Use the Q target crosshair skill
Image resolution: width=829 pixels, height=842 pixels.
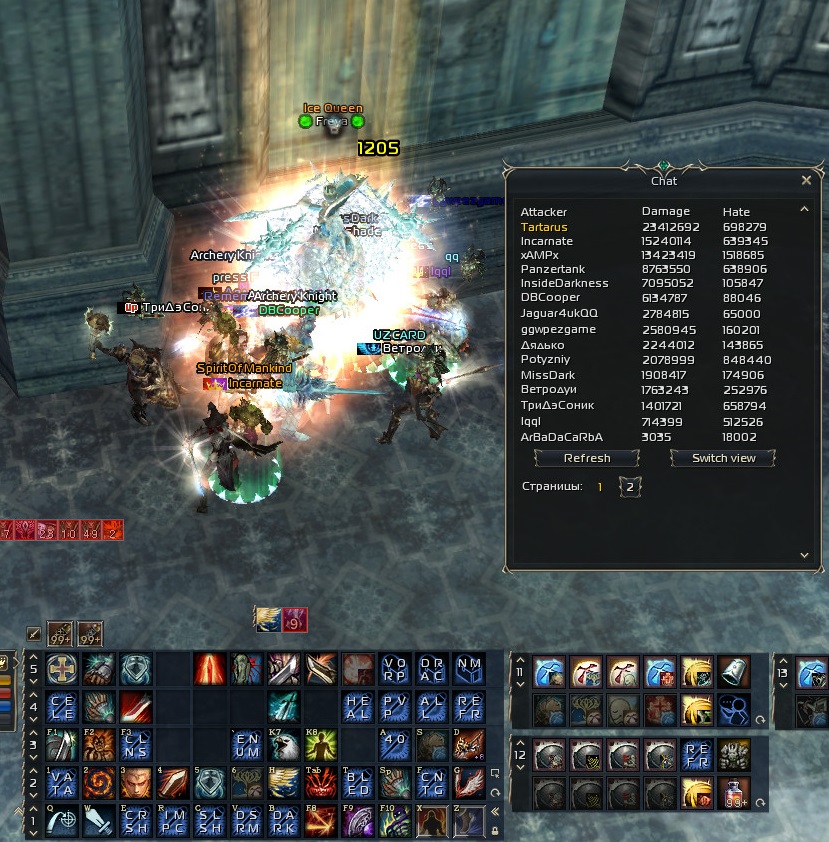(x=61, y=821)
